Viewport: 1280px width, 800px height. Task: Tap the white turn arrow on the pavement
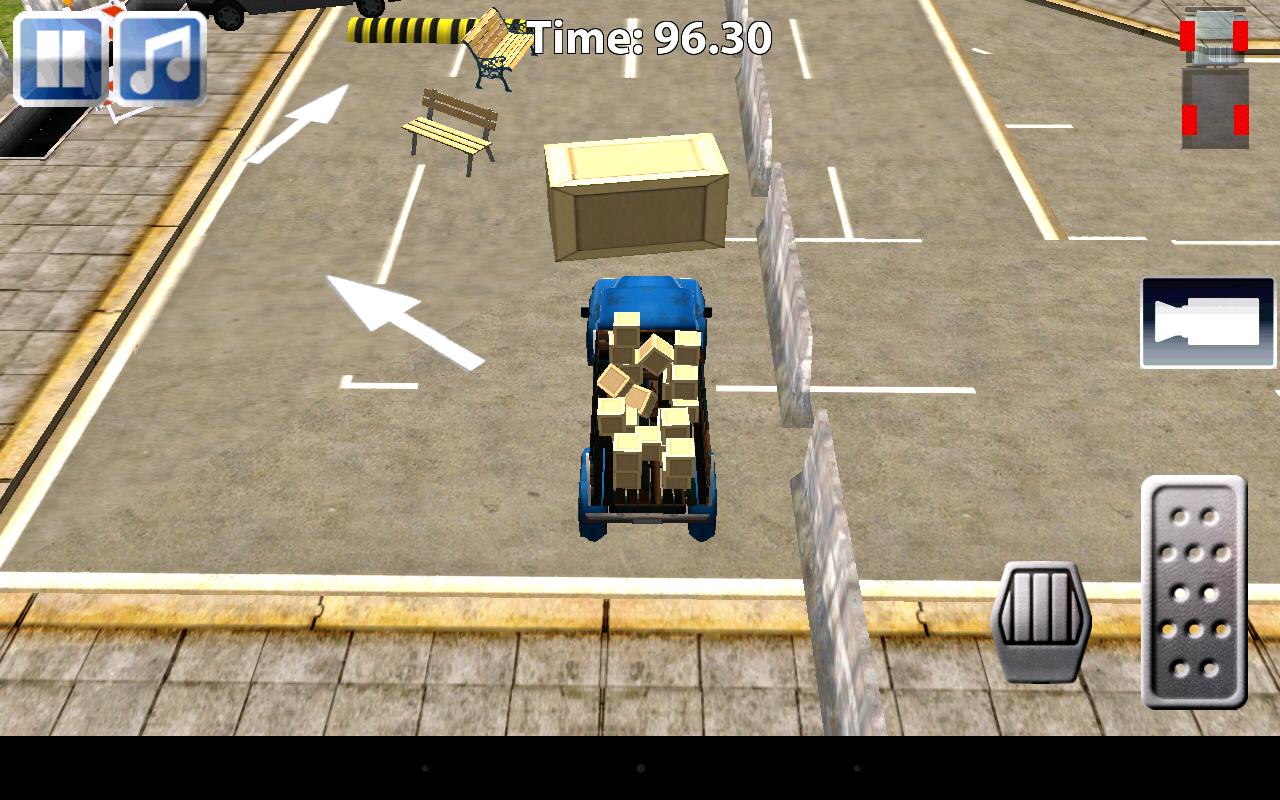click(x=400, y=320)
